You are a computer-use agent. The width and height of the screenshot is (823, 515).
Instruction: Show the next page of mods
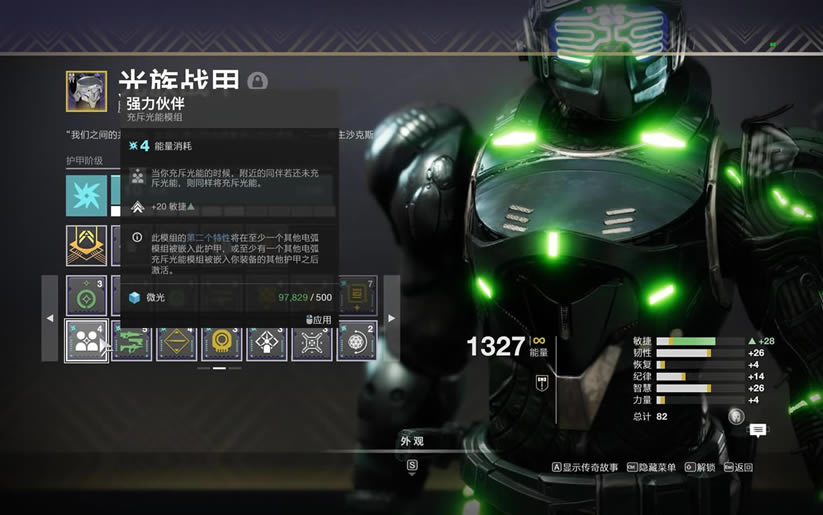391,318
